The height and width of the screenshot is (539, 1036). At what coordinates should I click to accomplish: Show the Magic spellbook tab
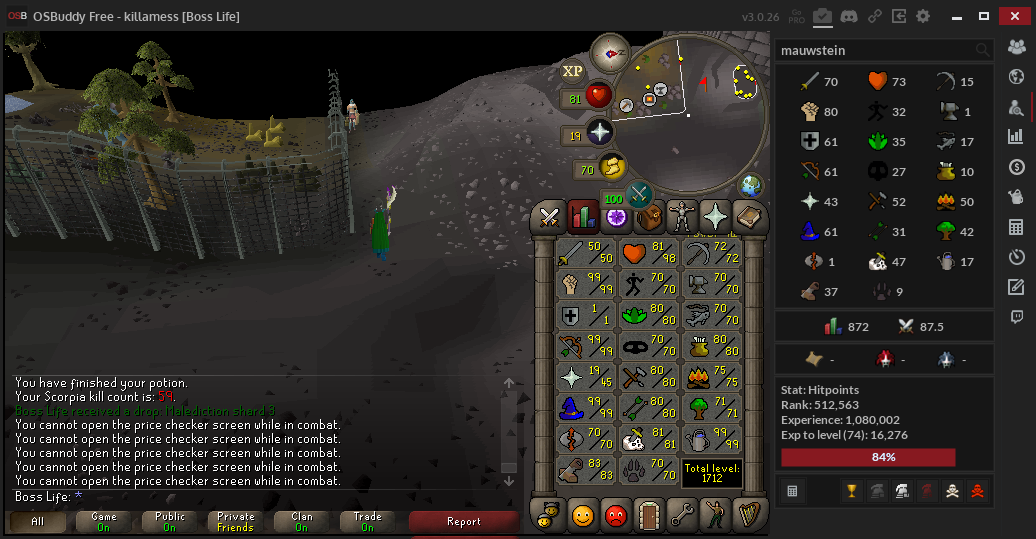coord(747,216)
